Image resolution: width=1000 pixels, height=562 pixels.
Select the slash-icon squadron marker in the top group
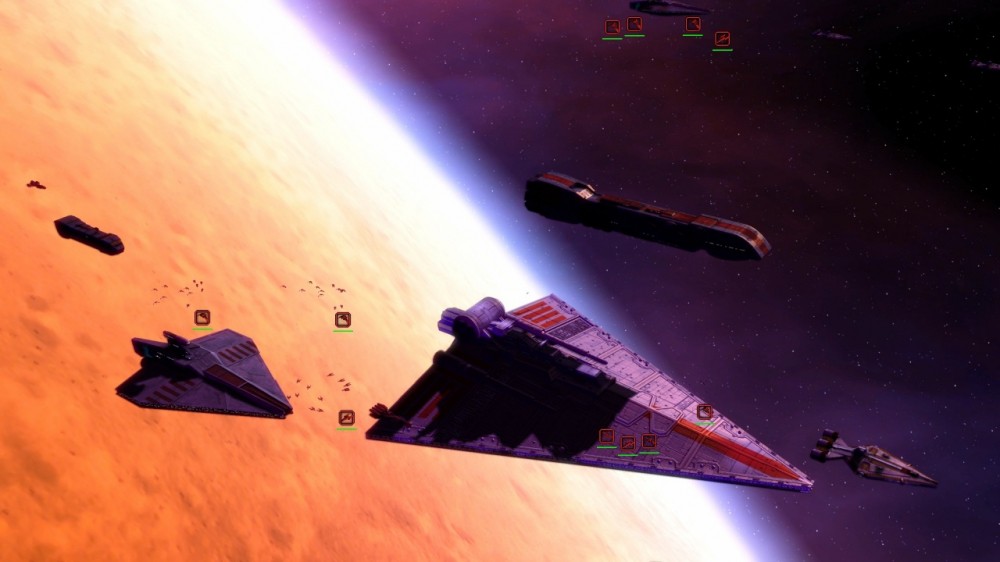[x=722, y=39]
